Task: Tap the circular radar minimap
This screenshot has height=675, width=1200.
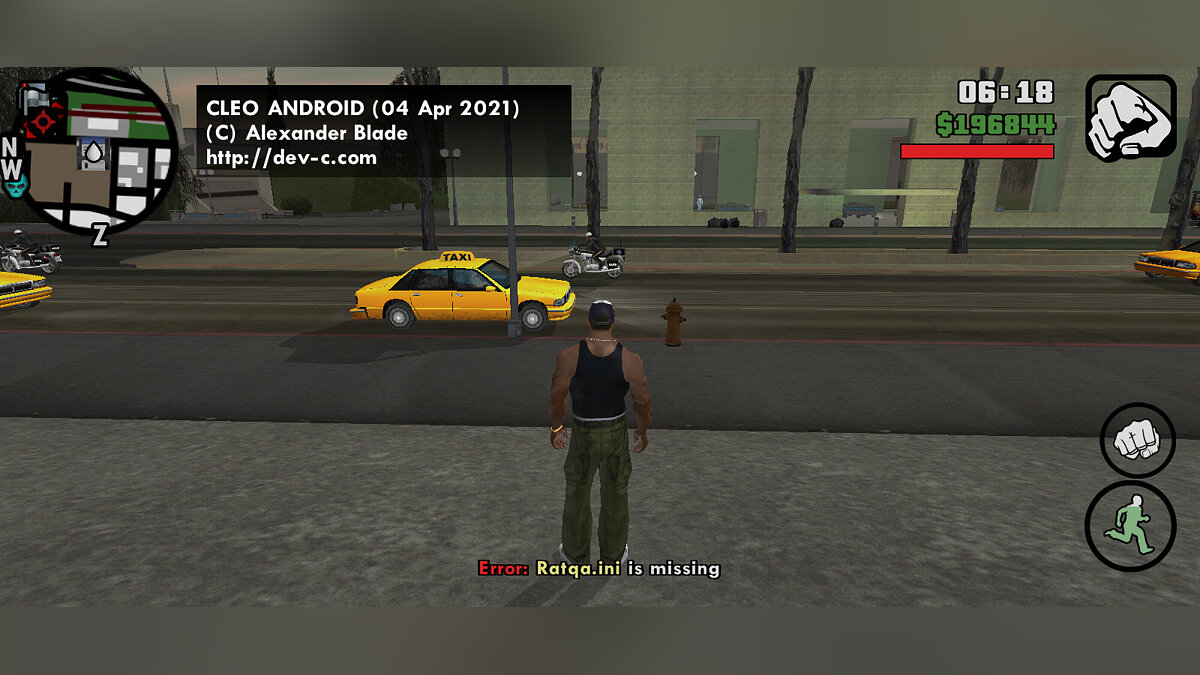Action: pos(98,150)
